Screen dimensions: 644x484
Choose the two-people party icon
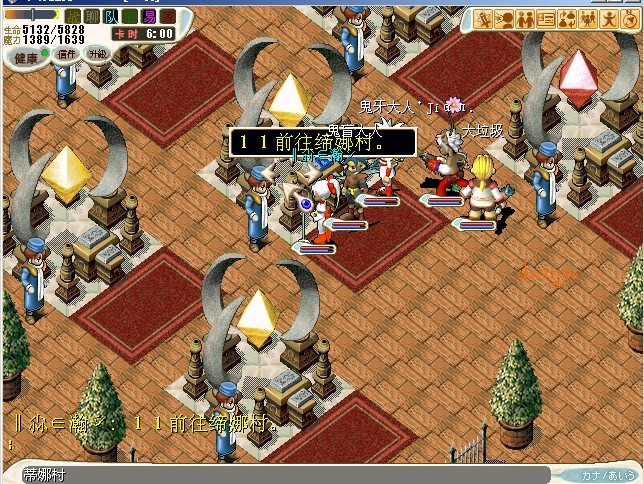(x=525, y=19)
